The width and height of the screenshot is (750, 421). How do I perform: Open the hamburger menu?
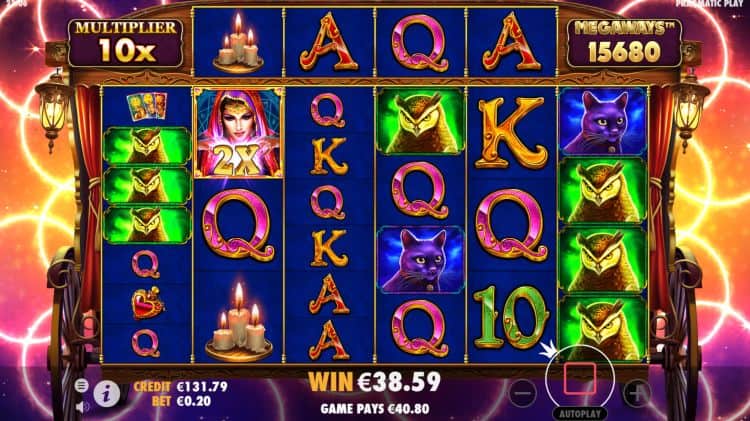[x=81, y=385]
